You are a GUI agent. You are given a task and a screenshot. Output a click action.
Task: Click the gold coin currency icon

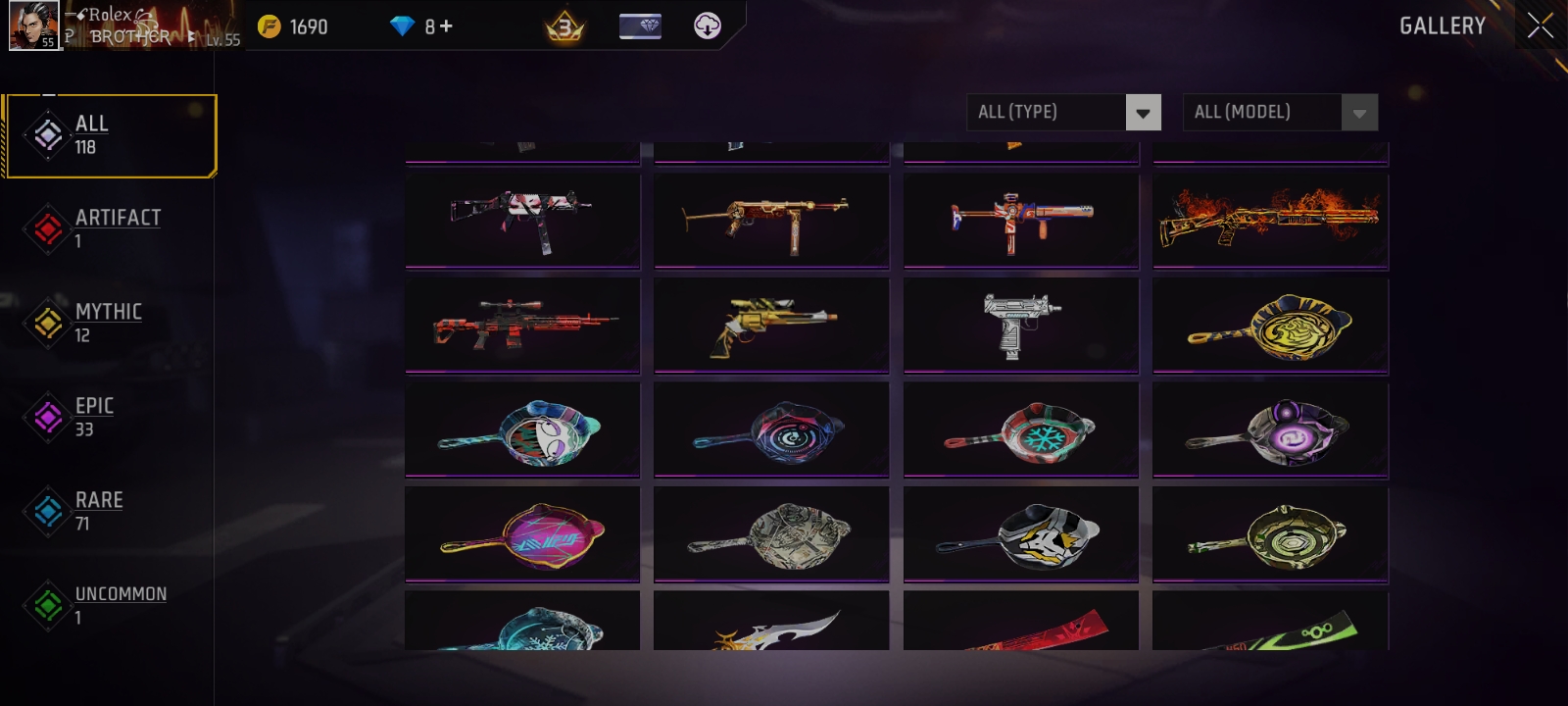pyautogui.click(x=268, y=26)
